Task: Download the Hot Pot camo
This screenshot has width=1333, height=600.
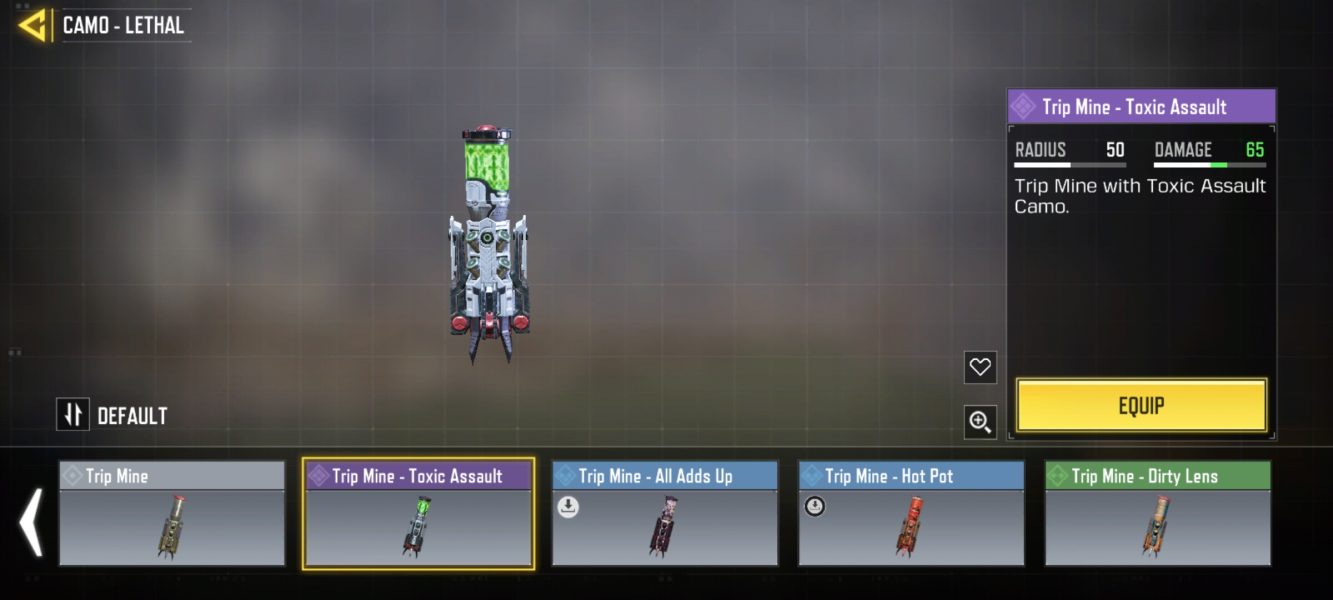Action: point(815,507)
